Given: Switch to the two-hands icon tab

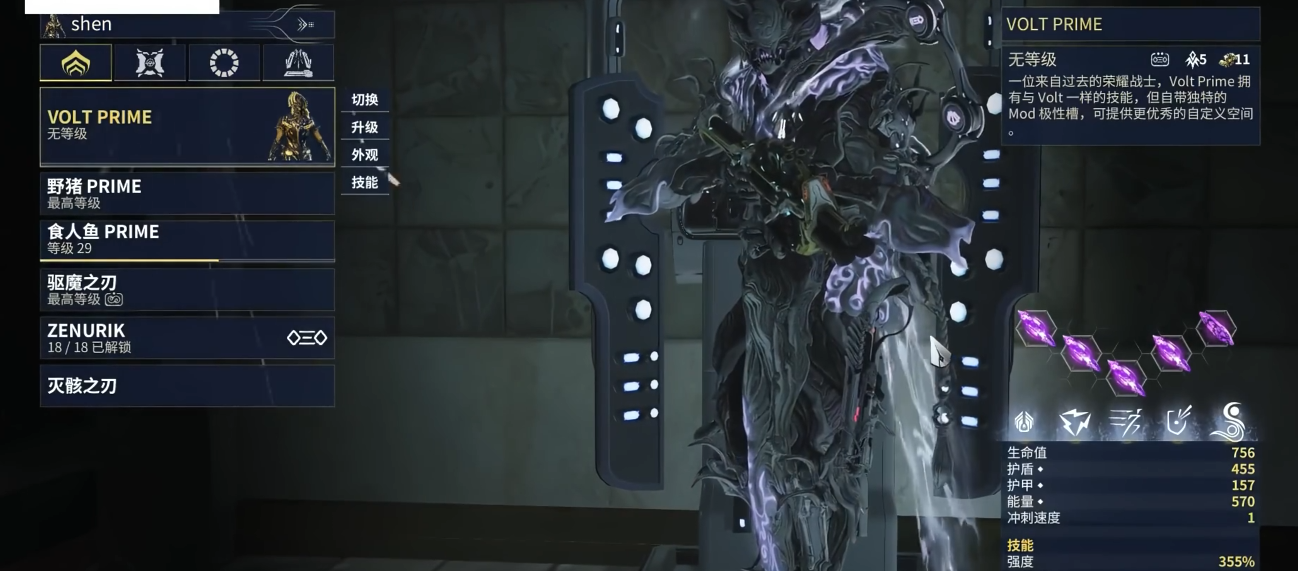Looking at the screenshot, I should click(298, 63).
